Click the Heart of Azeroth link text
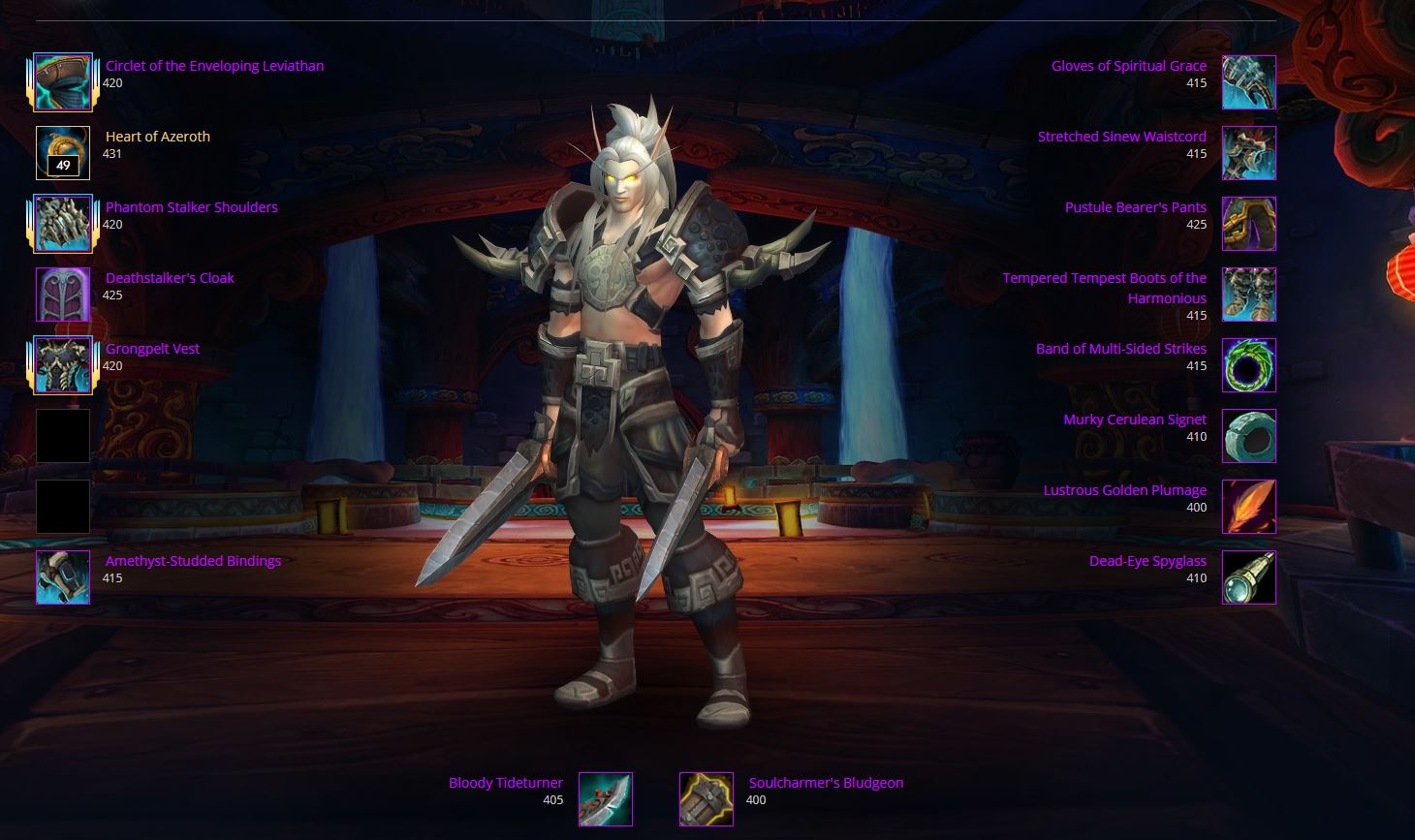The height and width of the screenshot is (840, 1415). pos(157,136)
